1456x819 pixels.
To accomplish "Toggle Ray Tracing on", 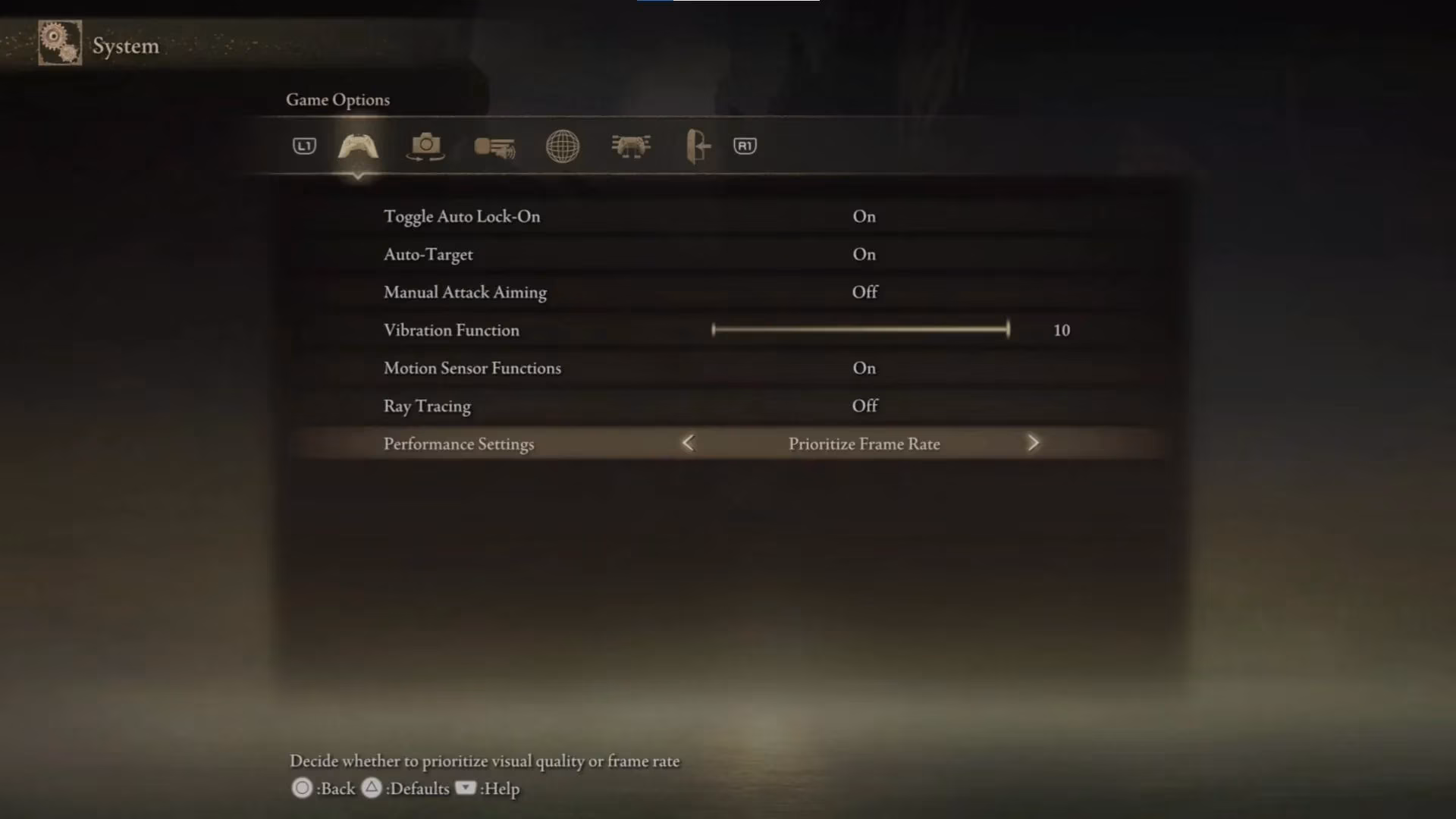I will [864, 406].
